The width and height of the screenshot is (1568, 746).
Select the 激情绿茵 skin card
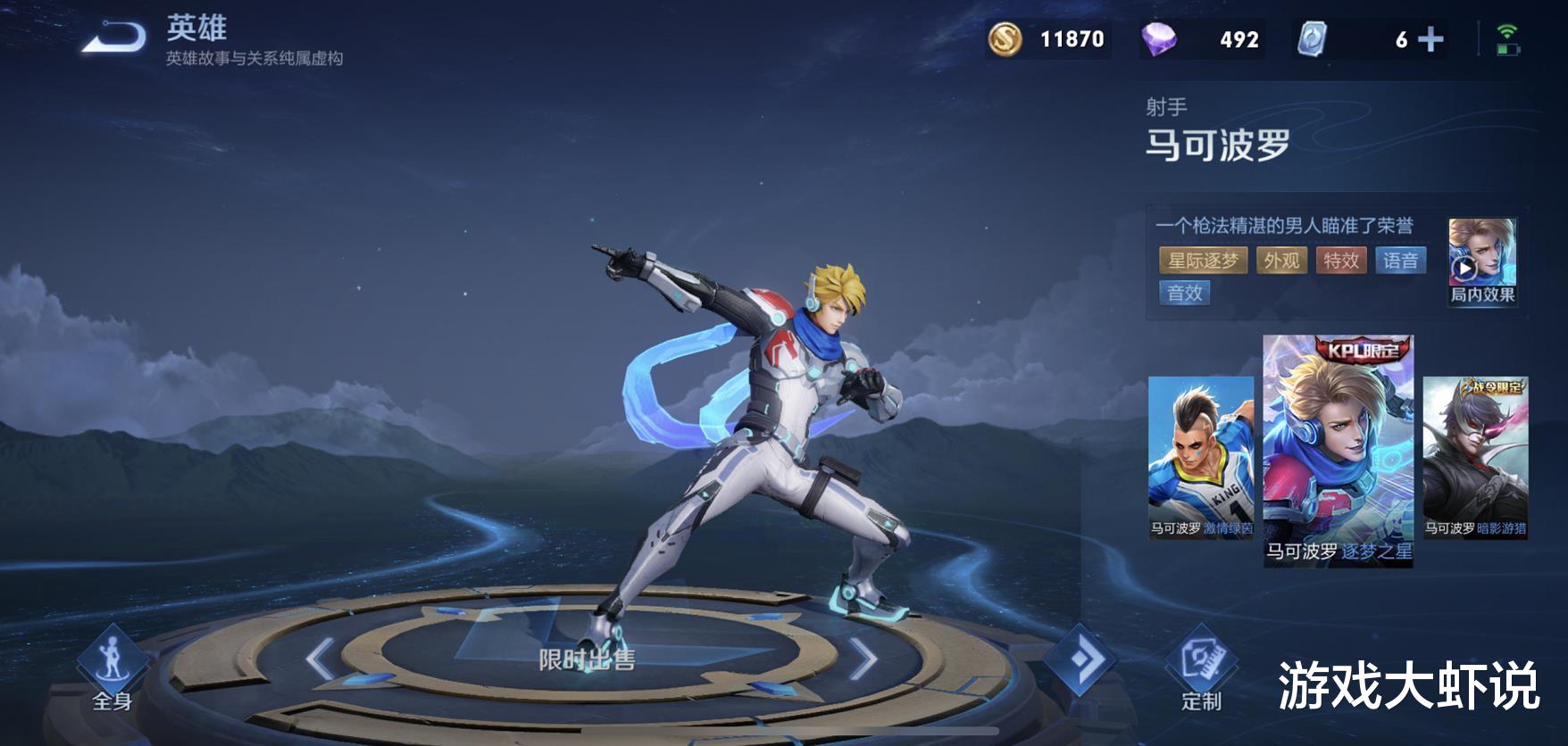pos(1200,457)
